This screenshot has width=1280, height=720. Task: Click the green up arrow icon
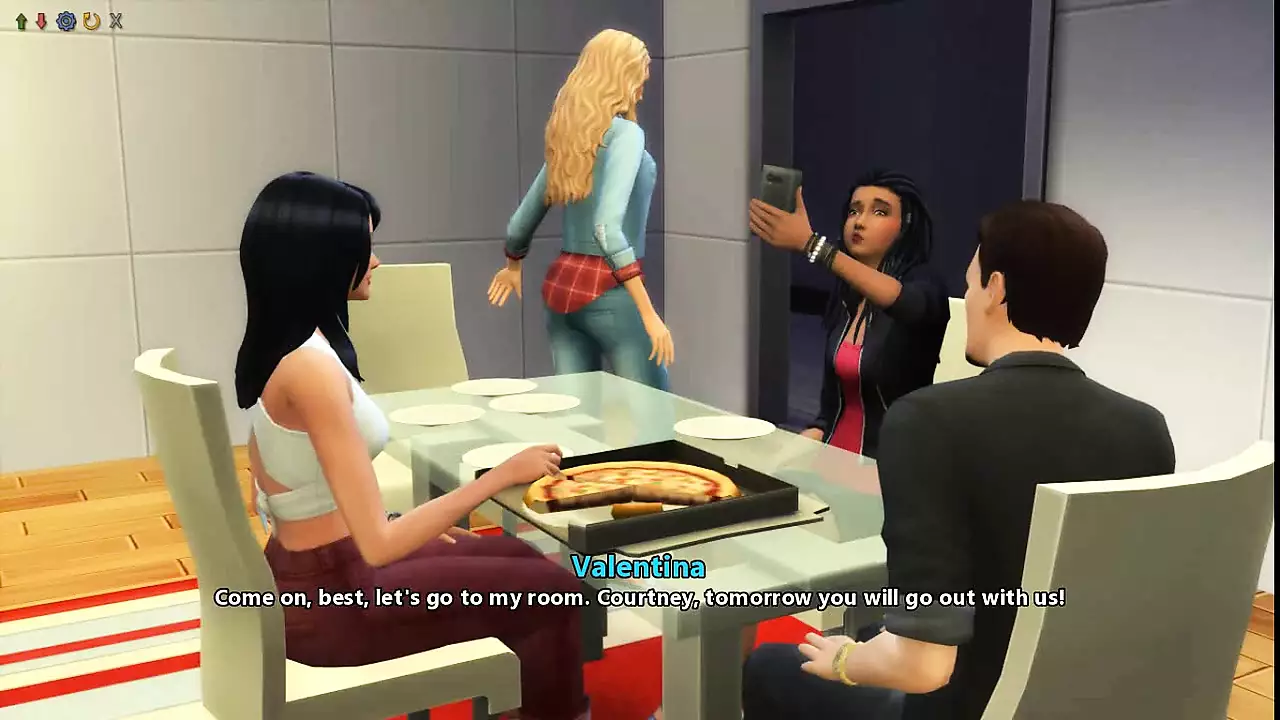click(21, 21)
